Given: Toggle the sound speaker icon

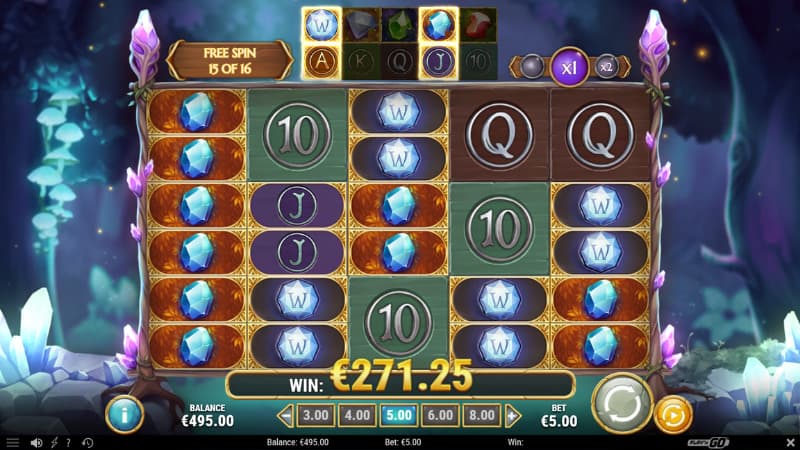Looking at the screenshot, I should tap(36, 442).
